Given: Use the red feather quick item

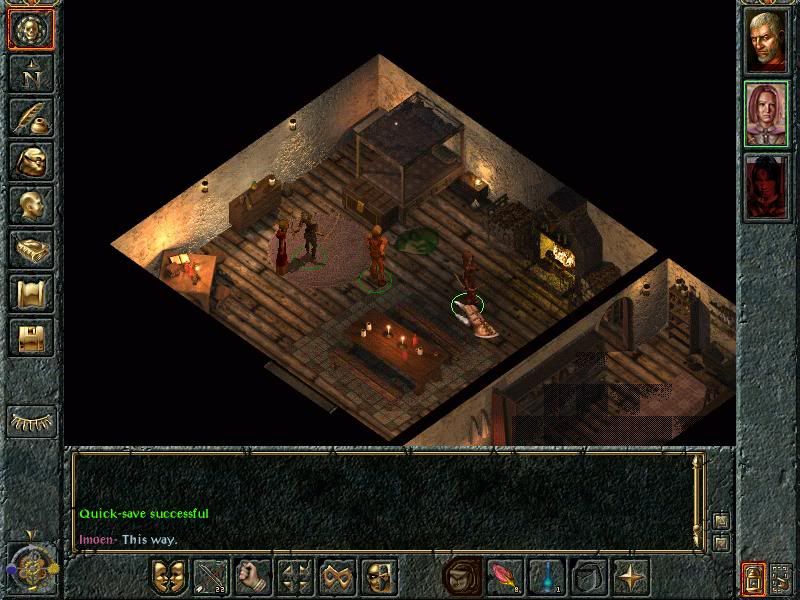Looking at the screenshot, I should (x=505, y=577).
